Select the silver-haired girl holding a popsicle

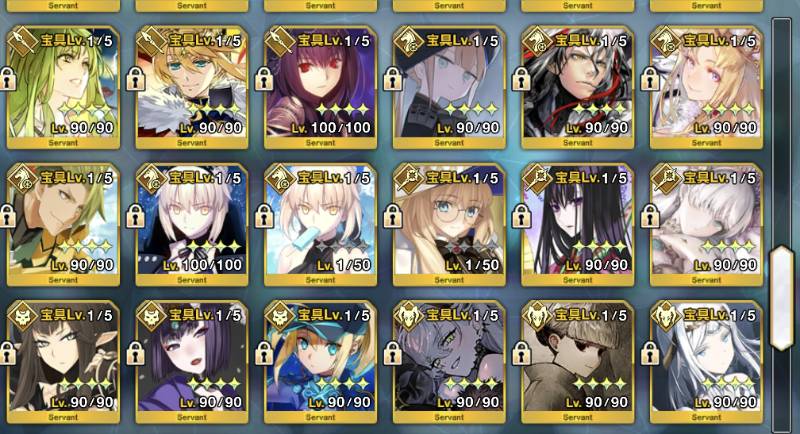[320, 223]
